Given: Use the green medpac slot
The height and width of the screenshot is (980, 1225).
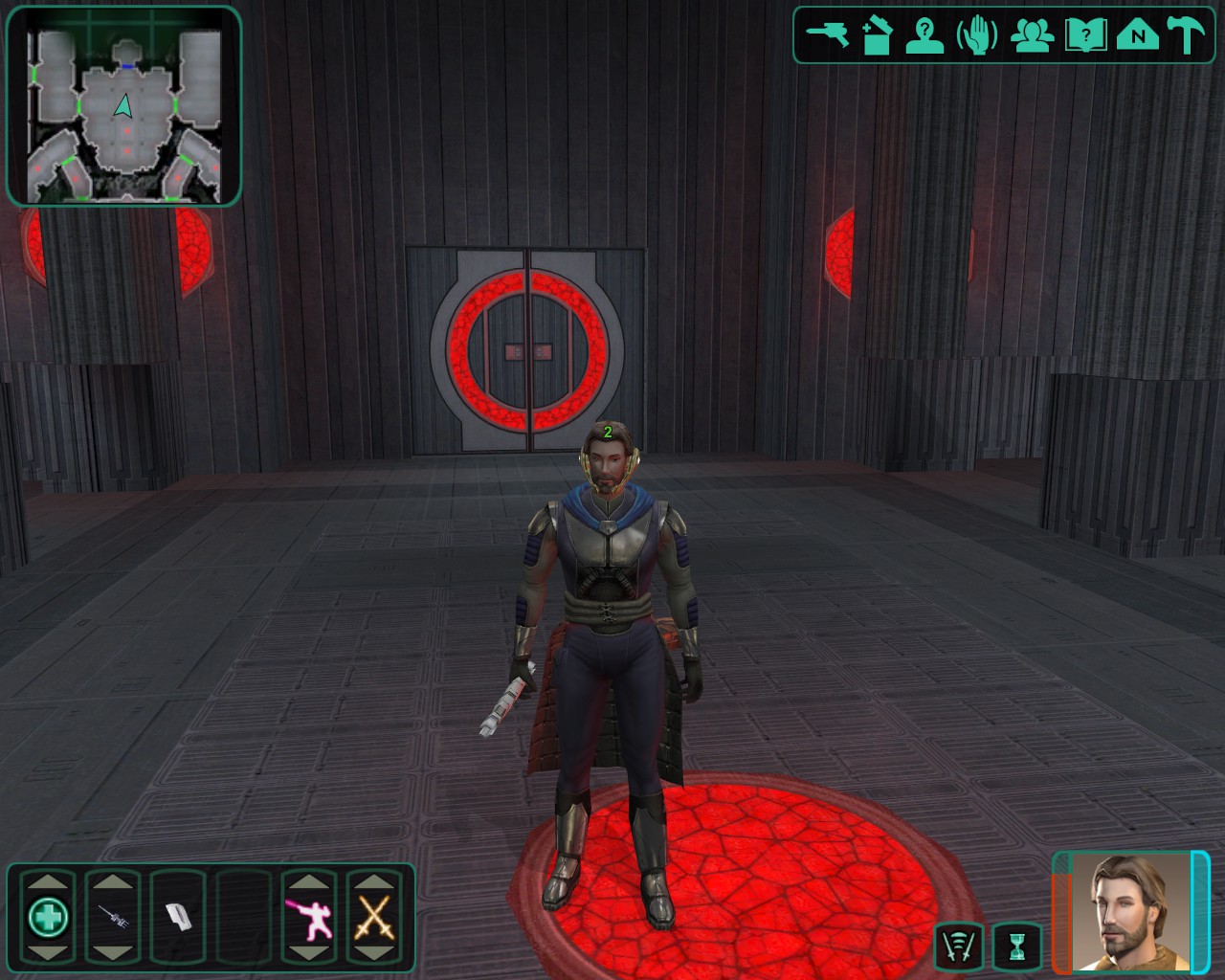Looking at the screenshot, I should click(x=48, y=918).
